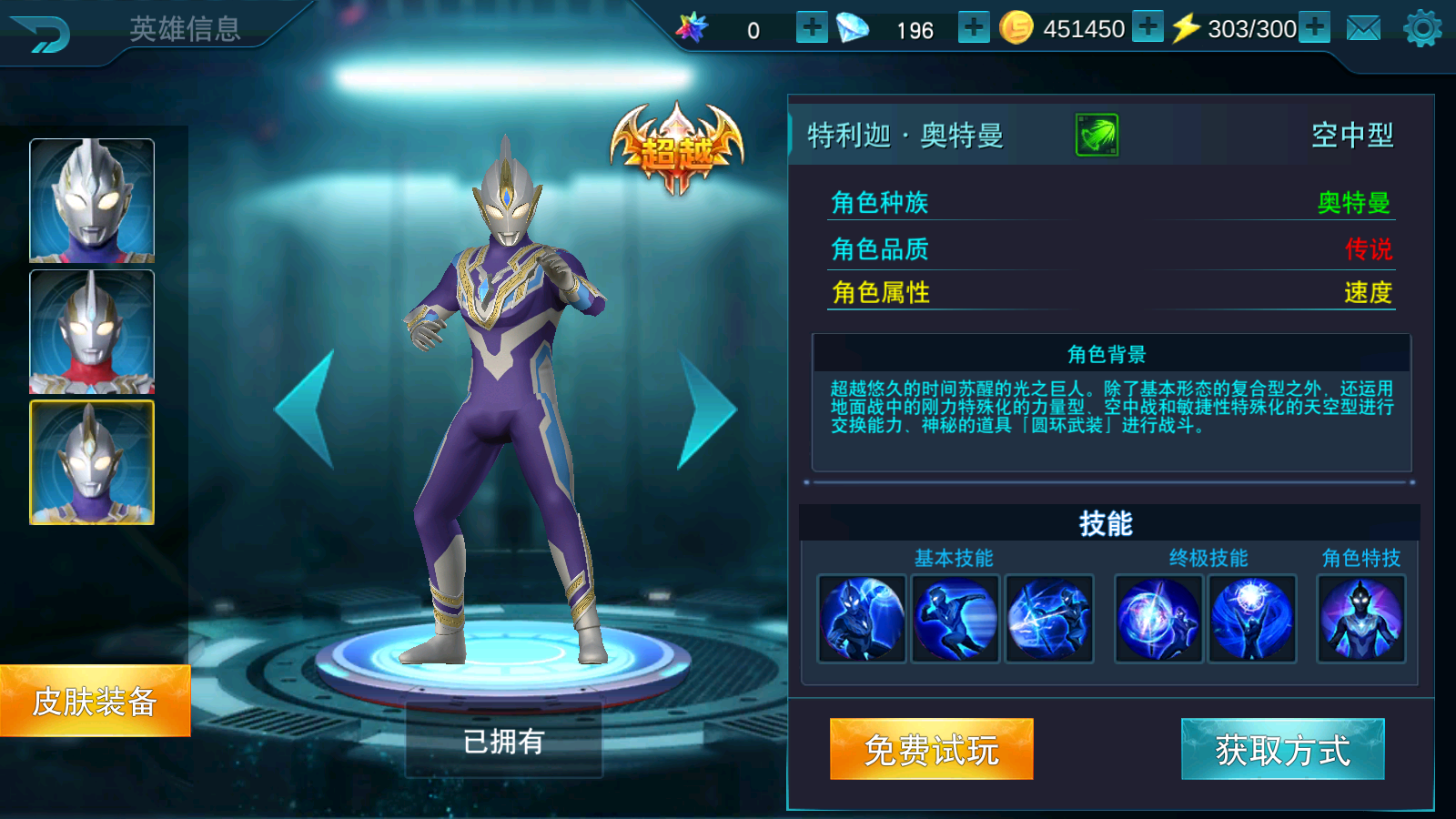Add more energy with lightning plus button
Viewport: 1456px width, 819px height.
[x=1314, y=27]
